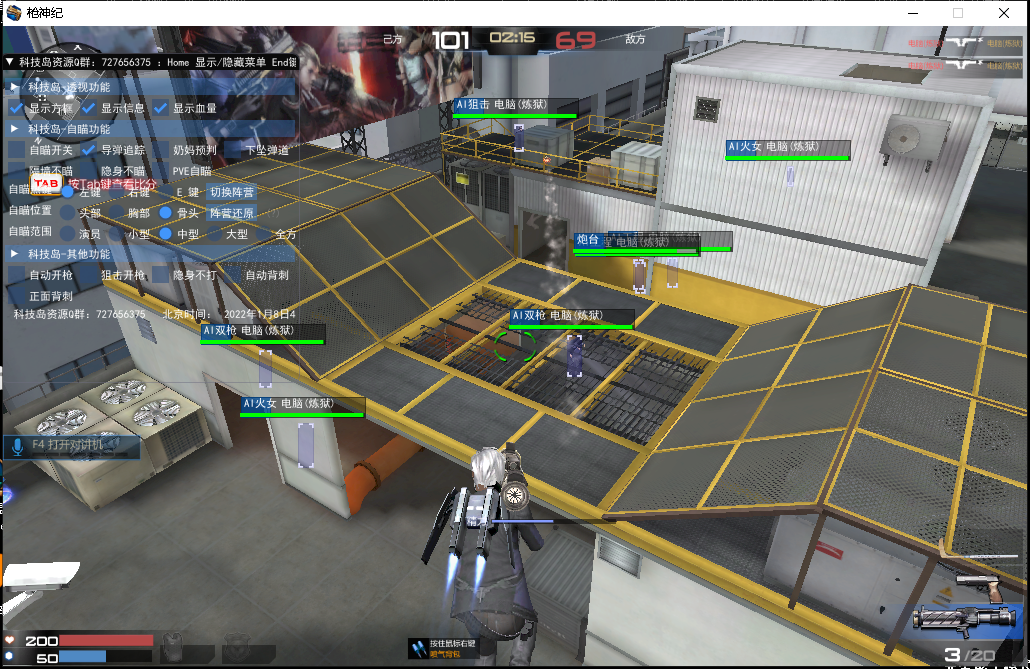This screenshot has height=669, width=1030.
Task: Toggle the 显示方框 checkbox
Action: (x=17, y=108)
